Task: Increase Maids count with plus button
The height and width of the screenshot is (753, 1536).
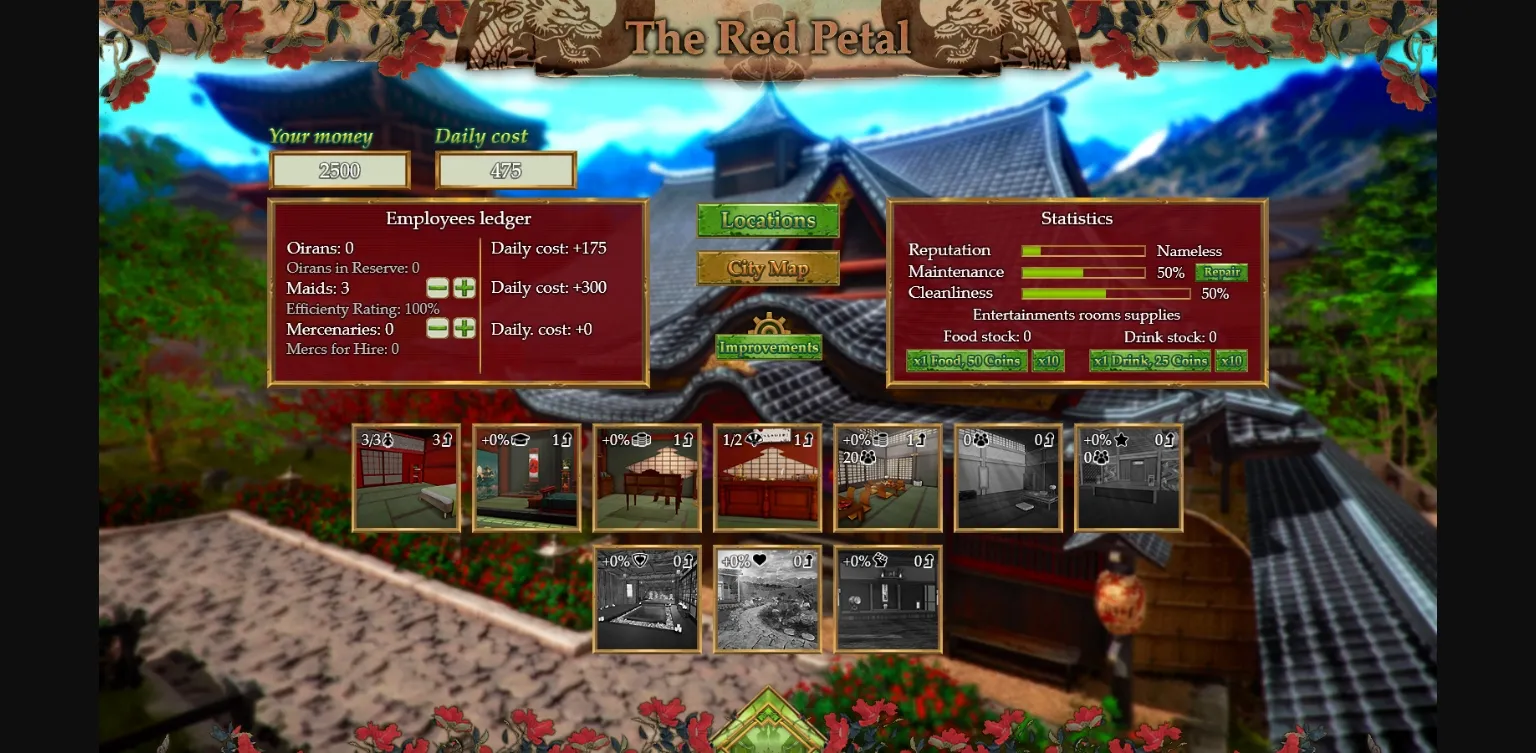Action: [463, 287]
